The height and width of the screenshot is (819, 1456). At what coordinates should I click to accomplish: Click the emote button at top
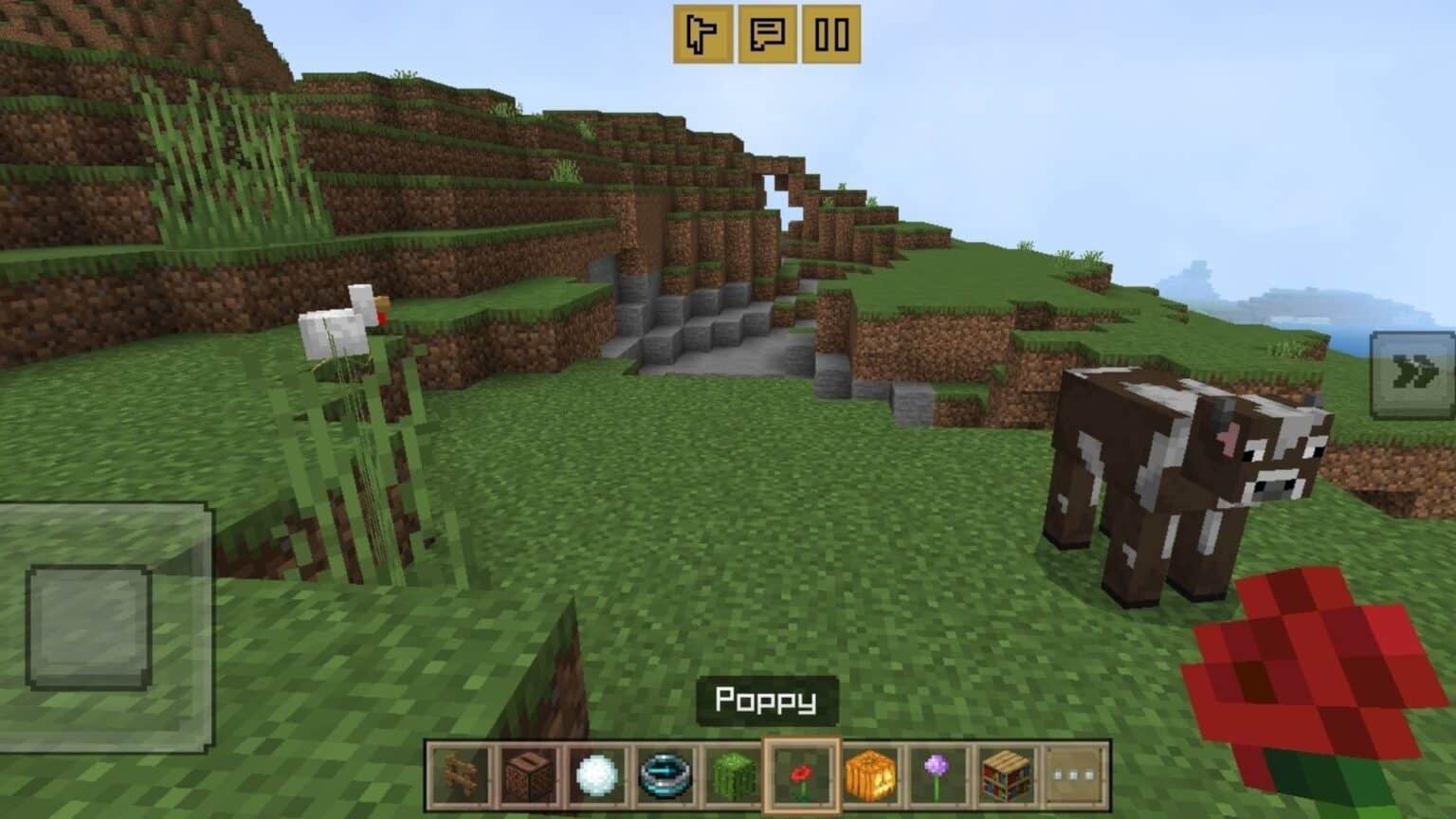[701, 33]
